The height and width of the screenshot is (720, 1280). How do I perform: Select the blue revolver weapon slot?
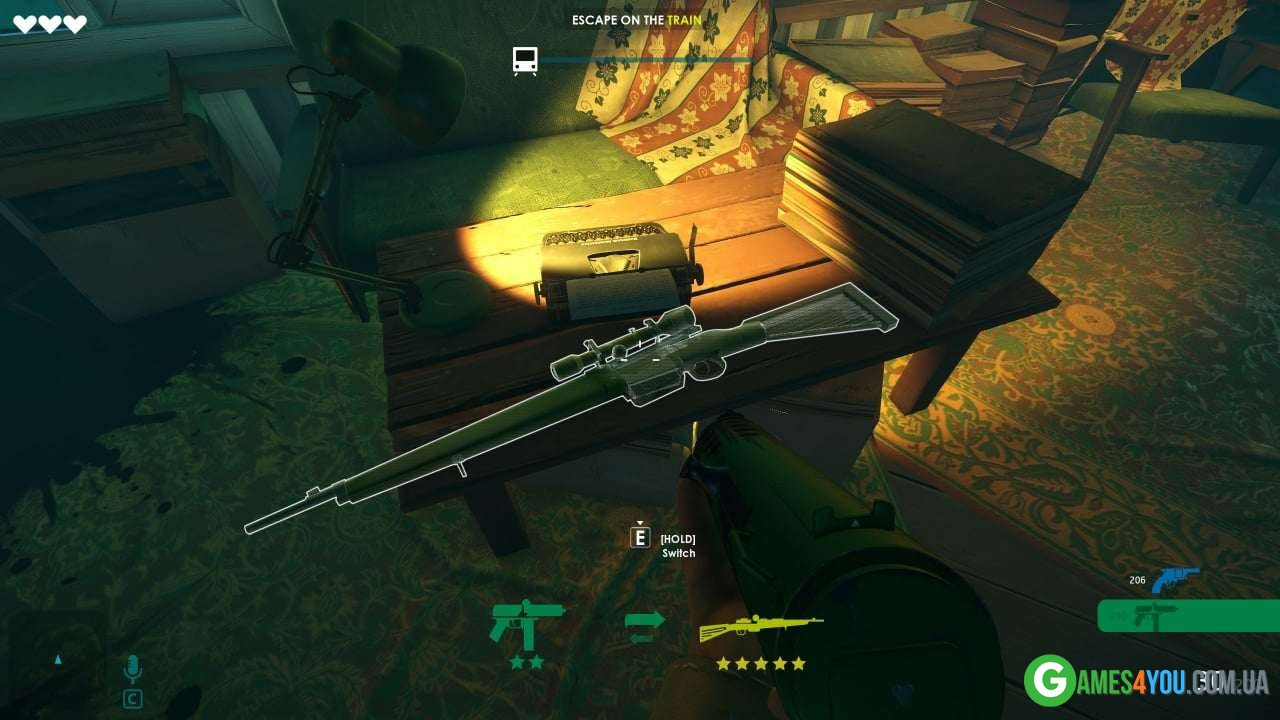1174,580
